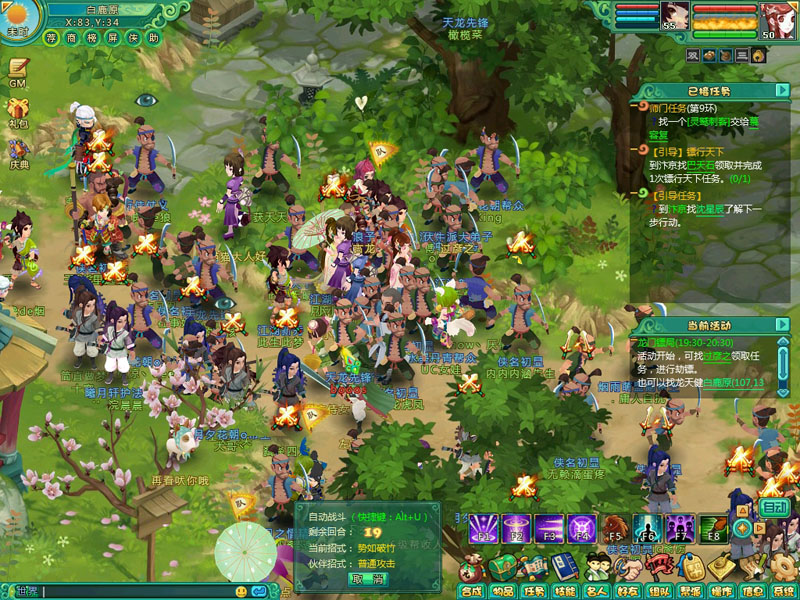
Task: Cancel auto-battle with the 取消 button
Action: 367,579
